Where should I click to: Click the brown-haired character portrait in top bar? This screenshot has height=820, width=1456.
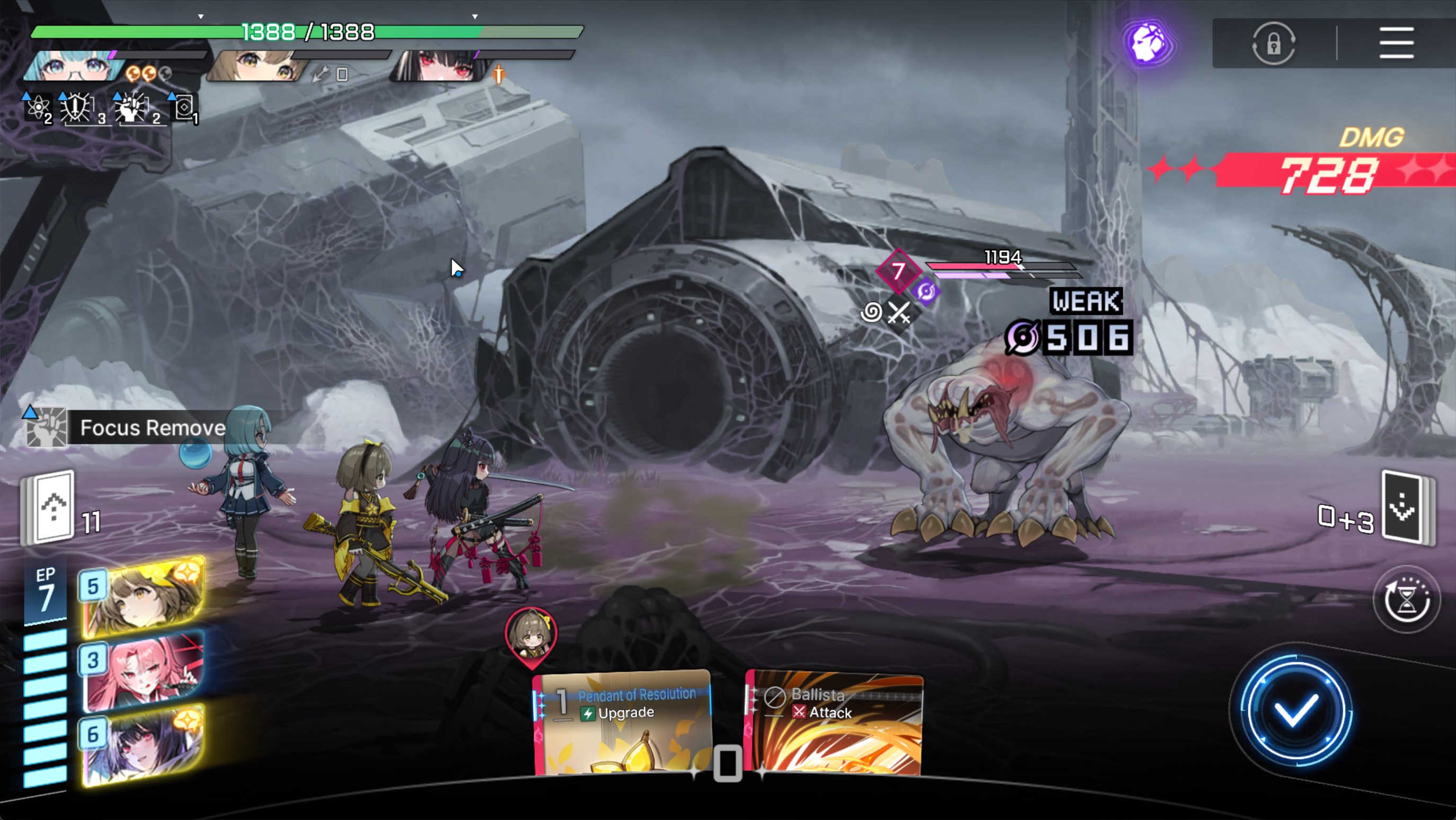click(x=257, y=66)
